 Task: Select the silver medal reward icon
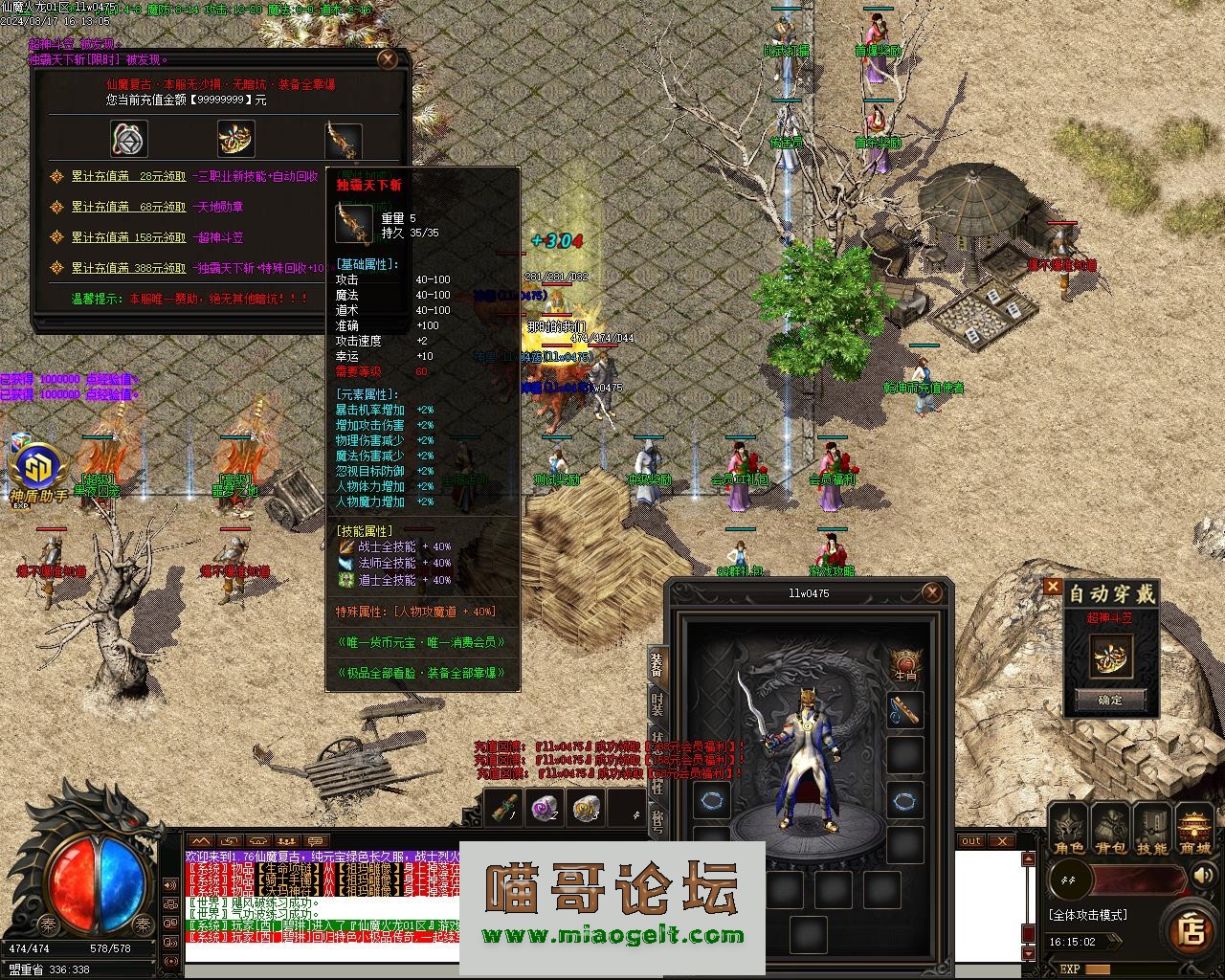[129, 139]
